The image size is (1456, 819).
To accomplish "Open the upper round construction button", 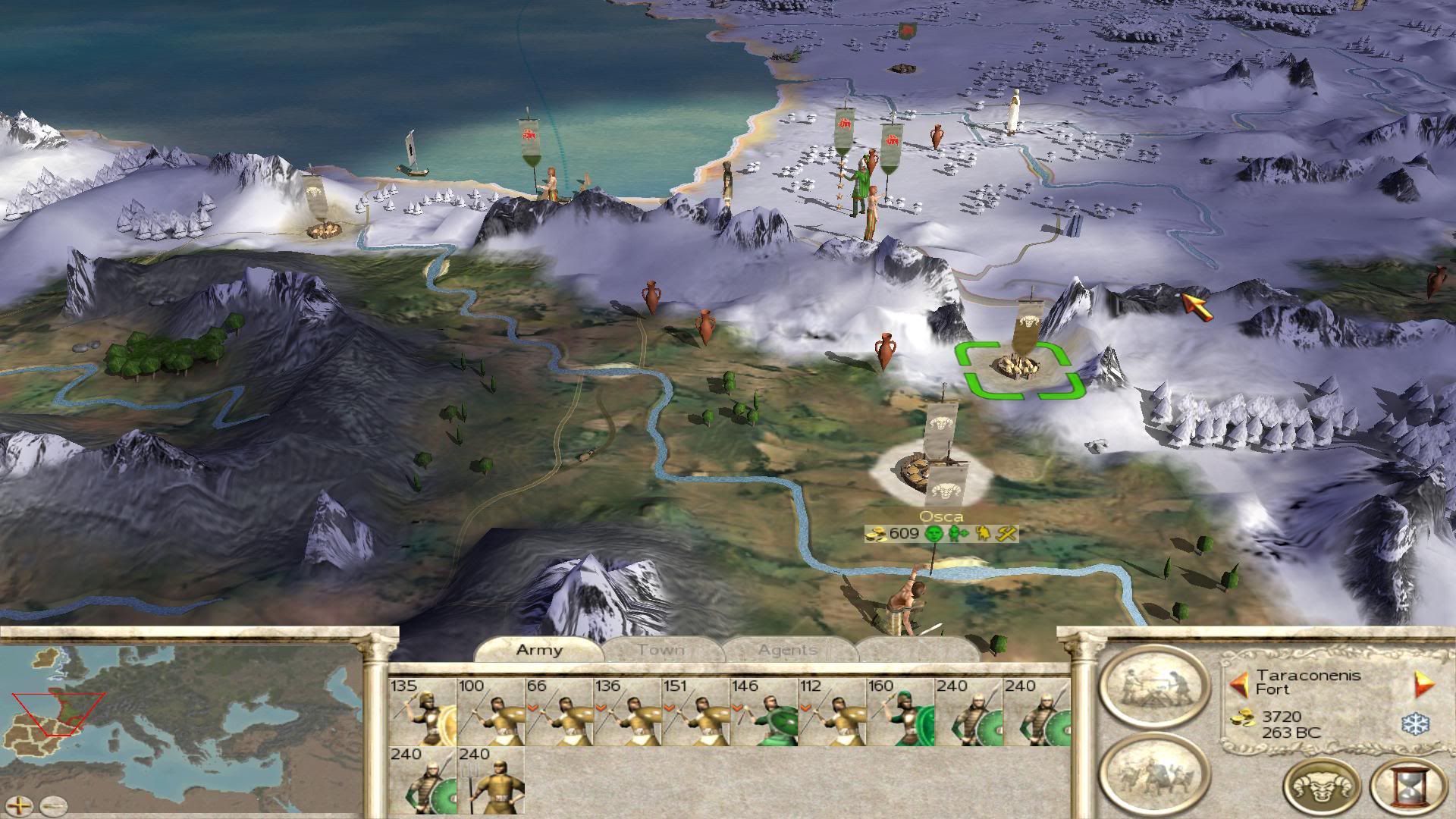I will (1153, 686).
